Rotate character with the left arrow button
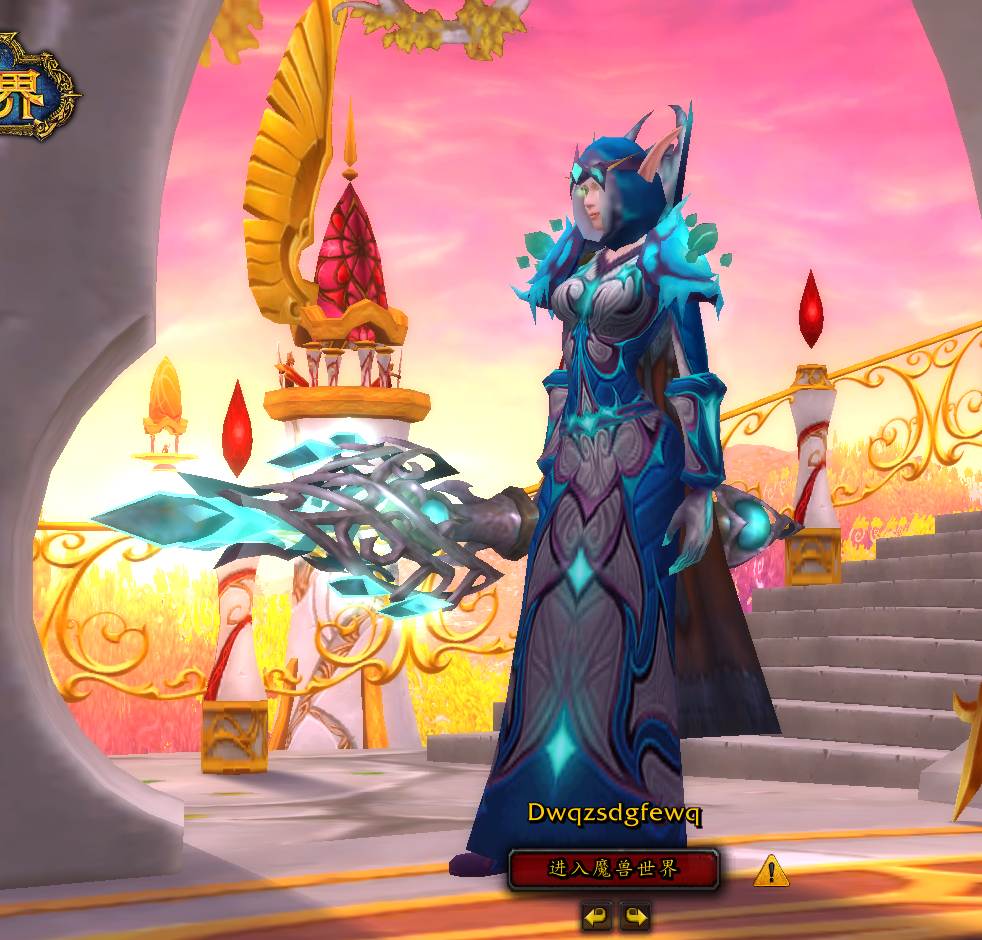This screenshot has width=982, height=940. pos(597,915)
